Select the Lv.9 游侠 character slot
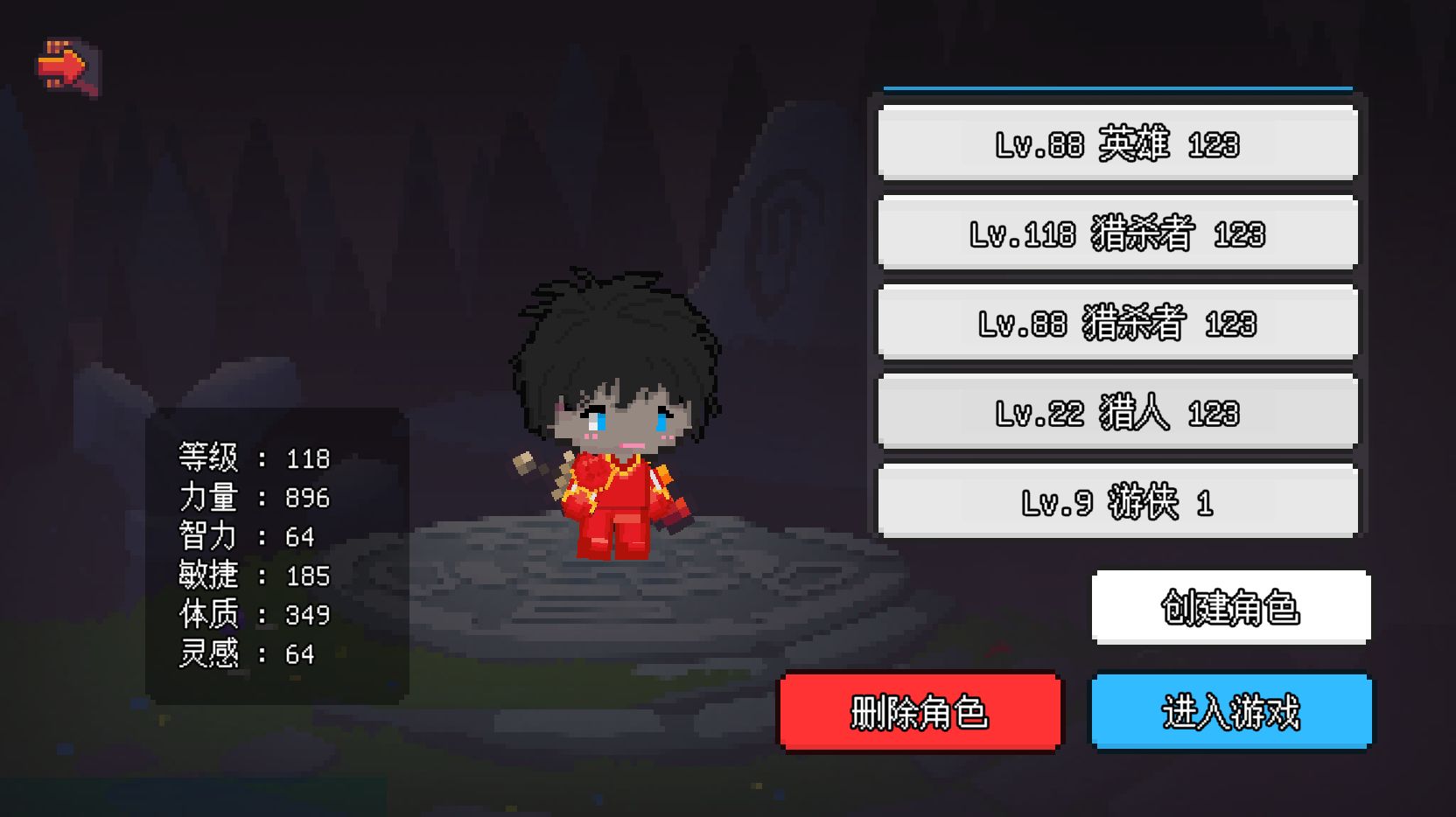 1118,499
